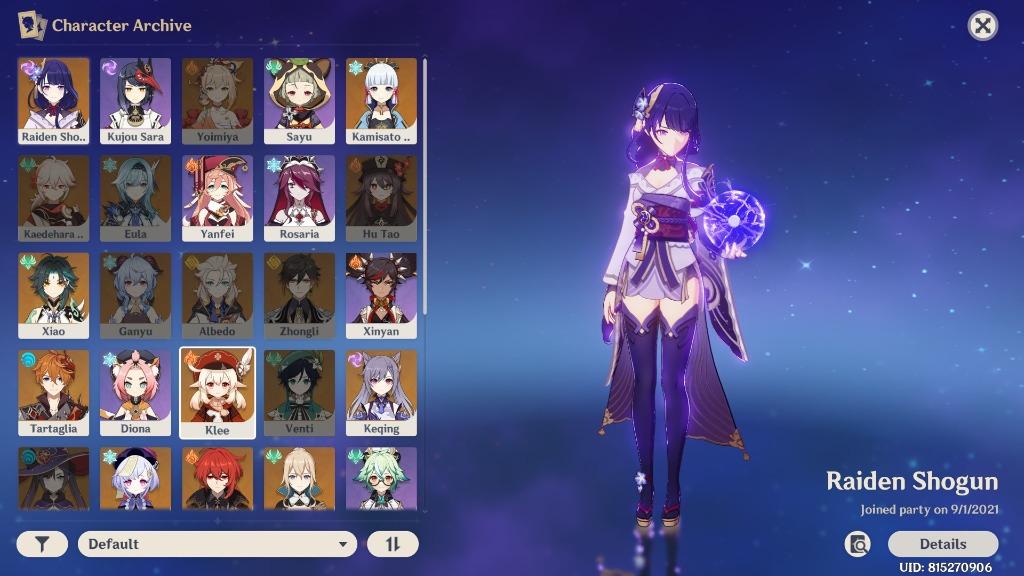
Task: Pick the Venti character tile
Action: (x=299, y=392)
